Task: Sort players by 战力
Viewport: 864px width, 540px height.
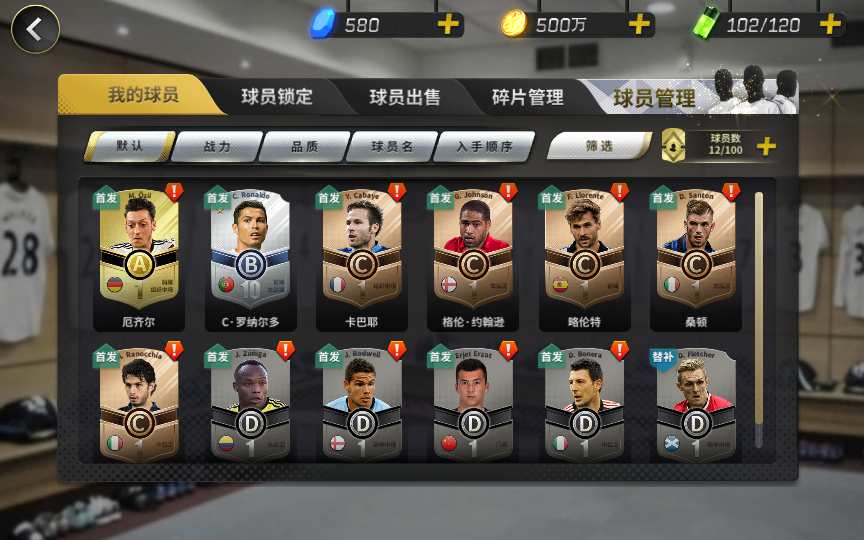Action: [x=217, y=147]
